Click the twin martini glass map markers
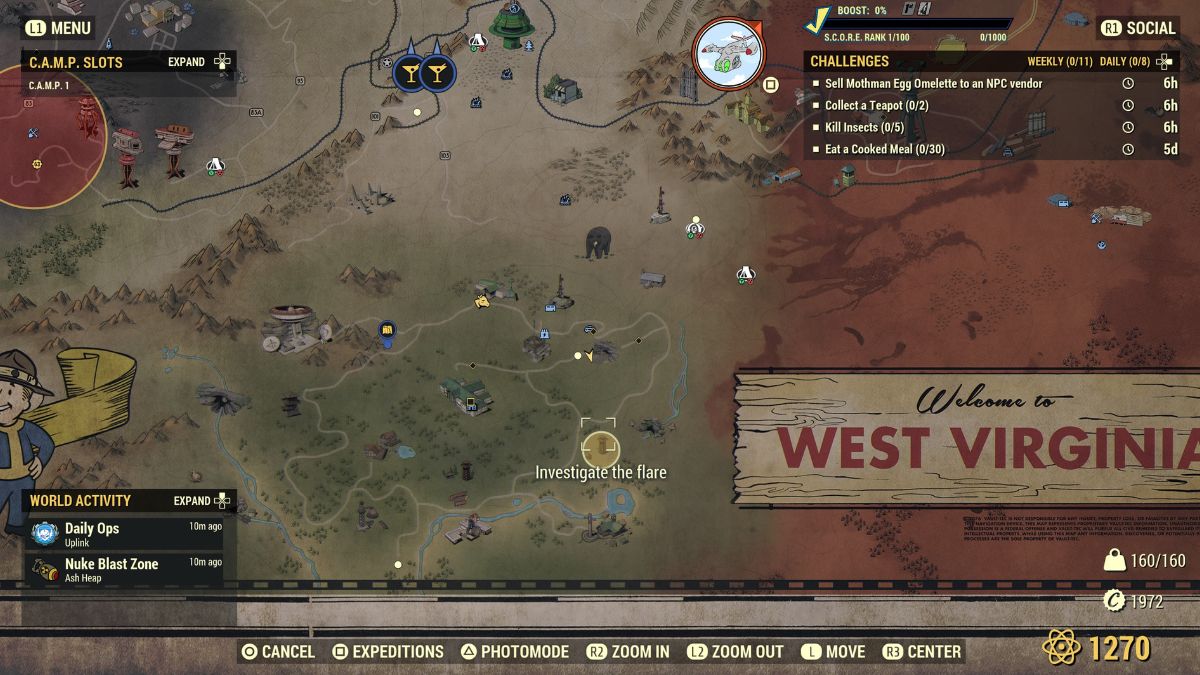The height and width of the screenshot is (675, 1200). pyautogui.click(x=422, y=72)
